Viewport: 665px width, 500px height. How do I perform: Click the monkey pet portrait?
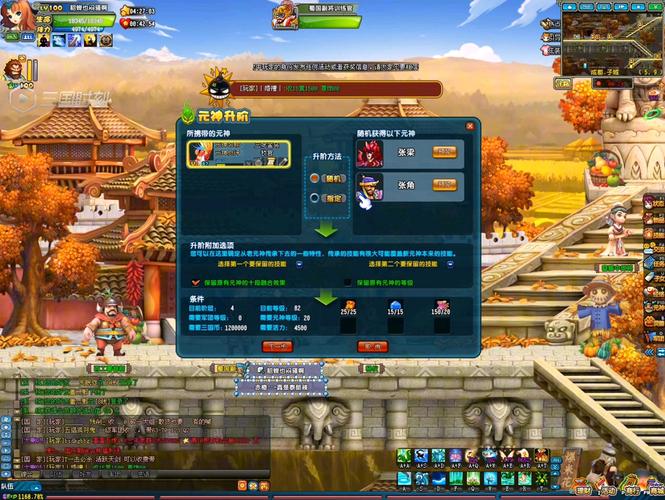pyautogui.click(x=15, y=69)
